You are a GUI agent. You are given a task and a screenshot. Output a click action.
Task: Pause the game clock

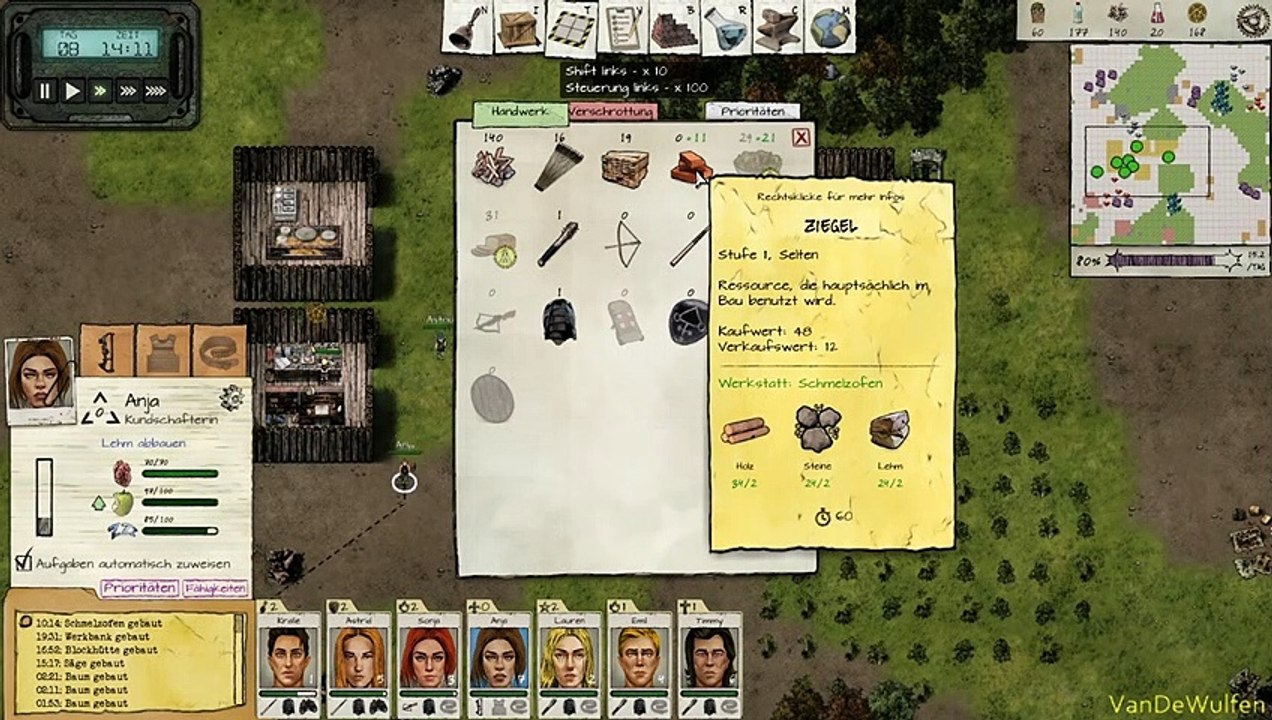[45, 91]
